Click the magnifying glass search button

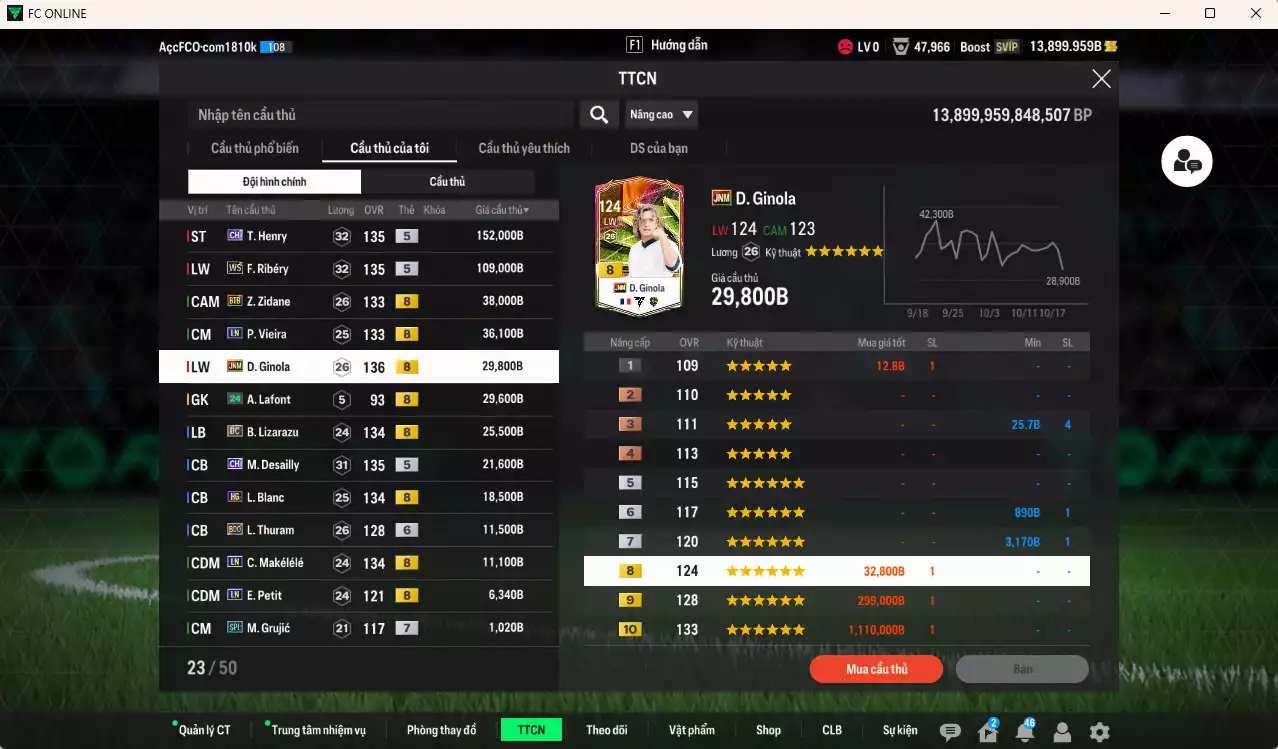(598, 115)
